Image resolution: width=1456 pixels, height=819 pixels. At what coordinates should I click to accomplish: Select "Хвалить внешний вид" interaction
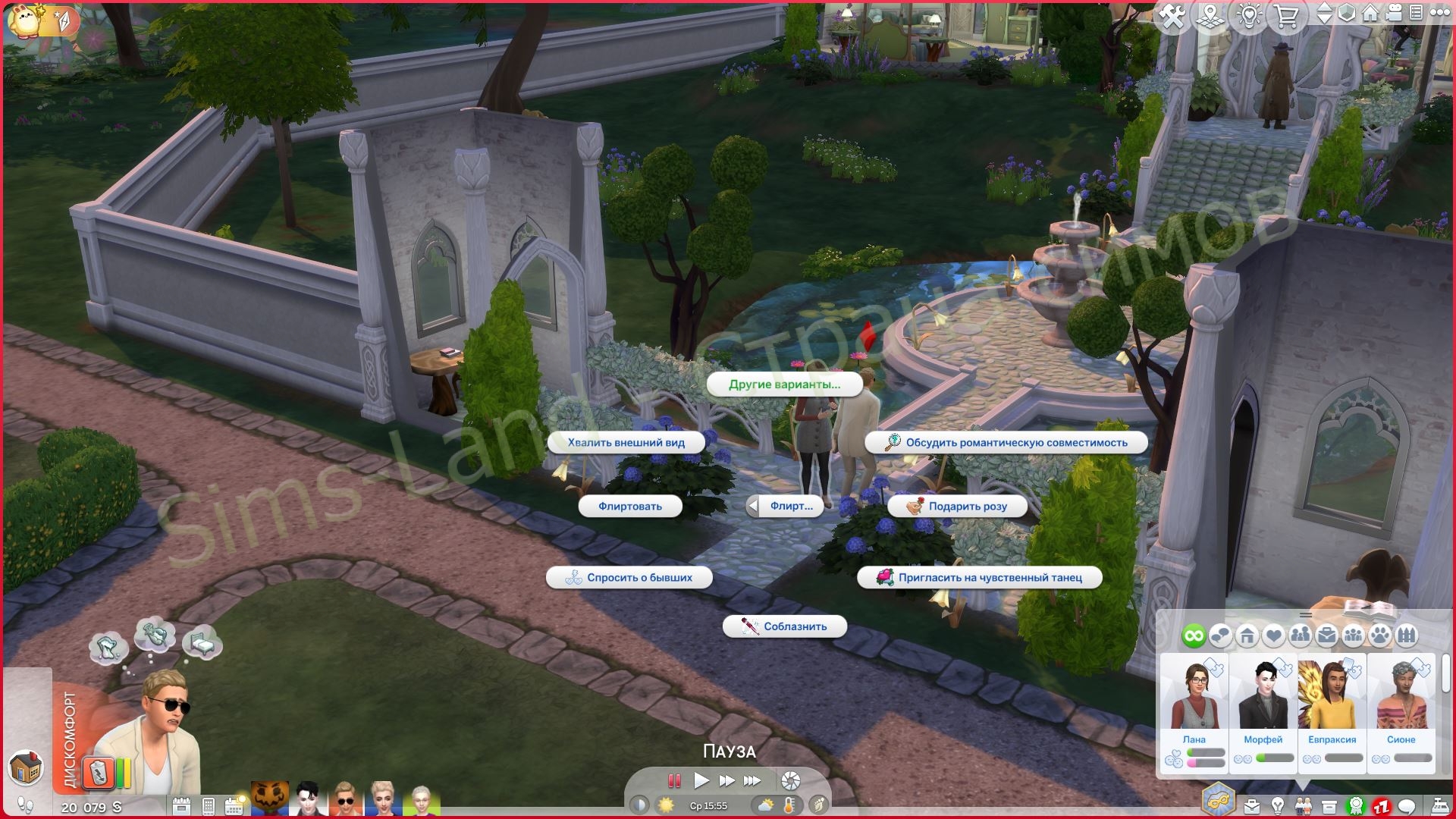coord(626,443)
